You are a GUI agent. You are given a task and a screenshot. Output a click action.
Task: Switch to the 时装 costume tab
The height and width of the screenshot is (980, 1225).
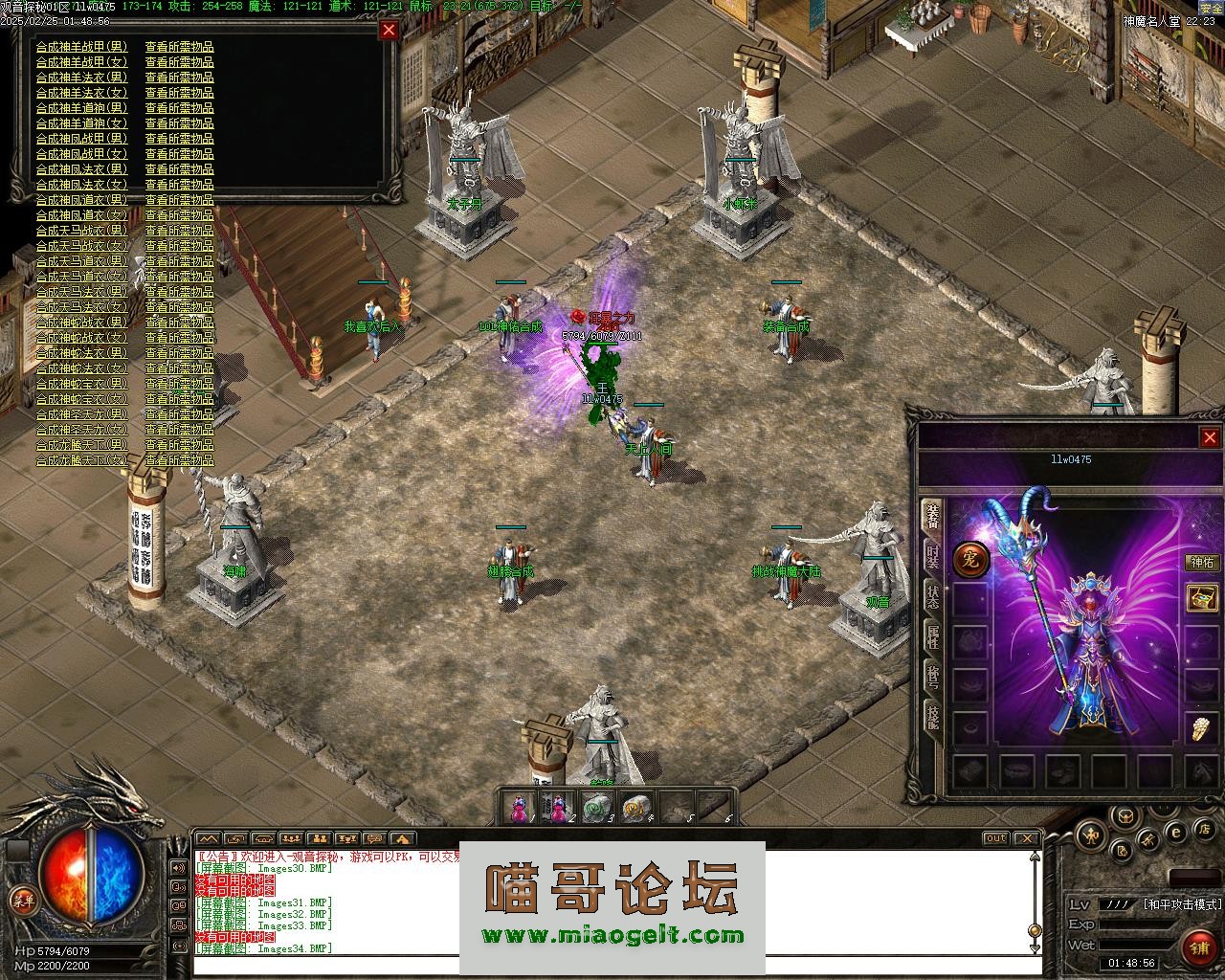(x=932, y=559)
